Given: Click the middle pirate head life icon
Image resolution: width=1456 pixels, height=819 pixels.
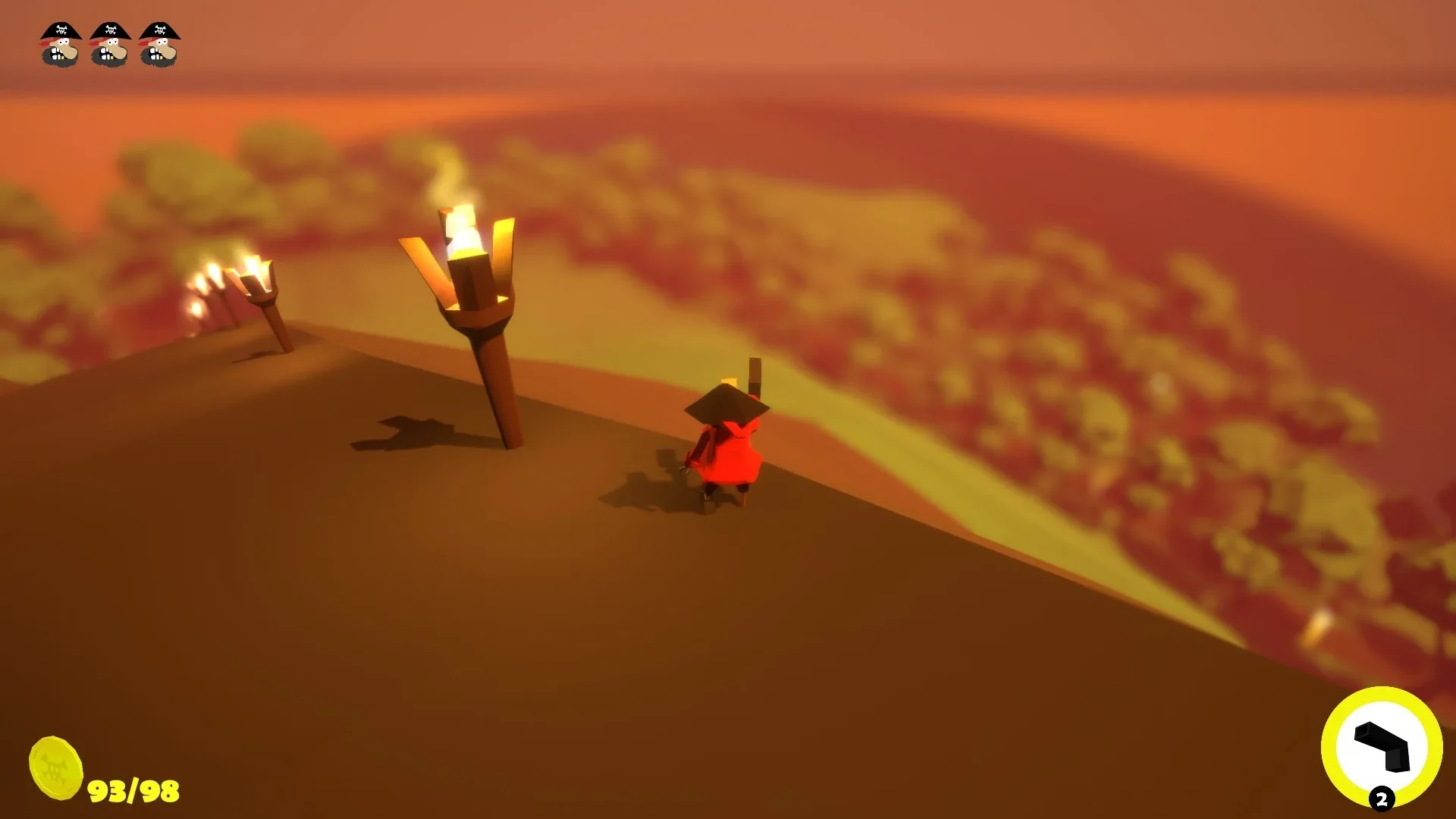Looking at the screenshot, I should point(108,45).
